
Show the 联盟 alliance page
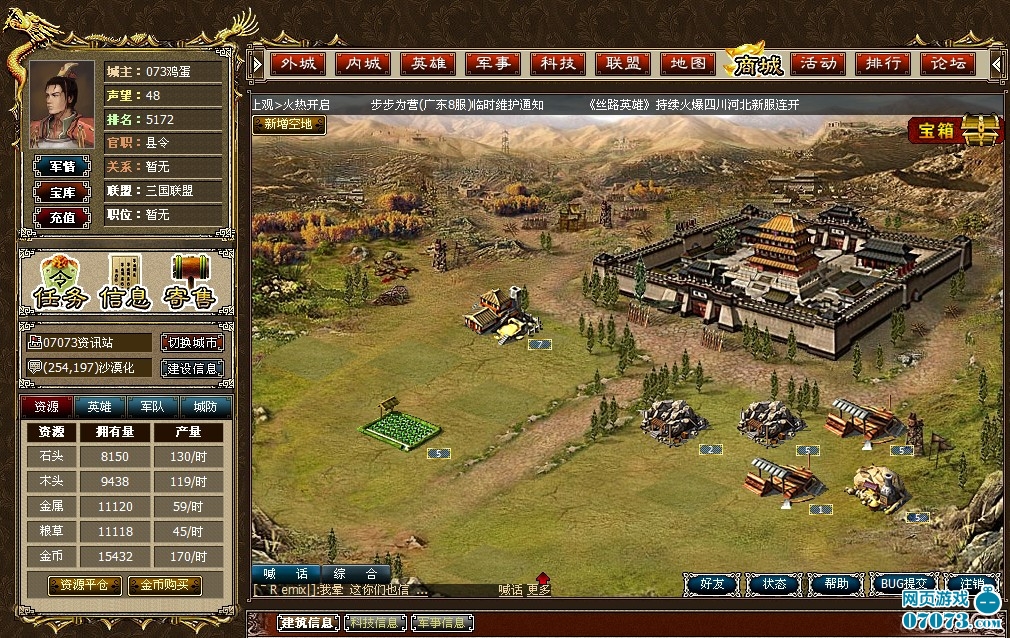click(x=623, y=63)
